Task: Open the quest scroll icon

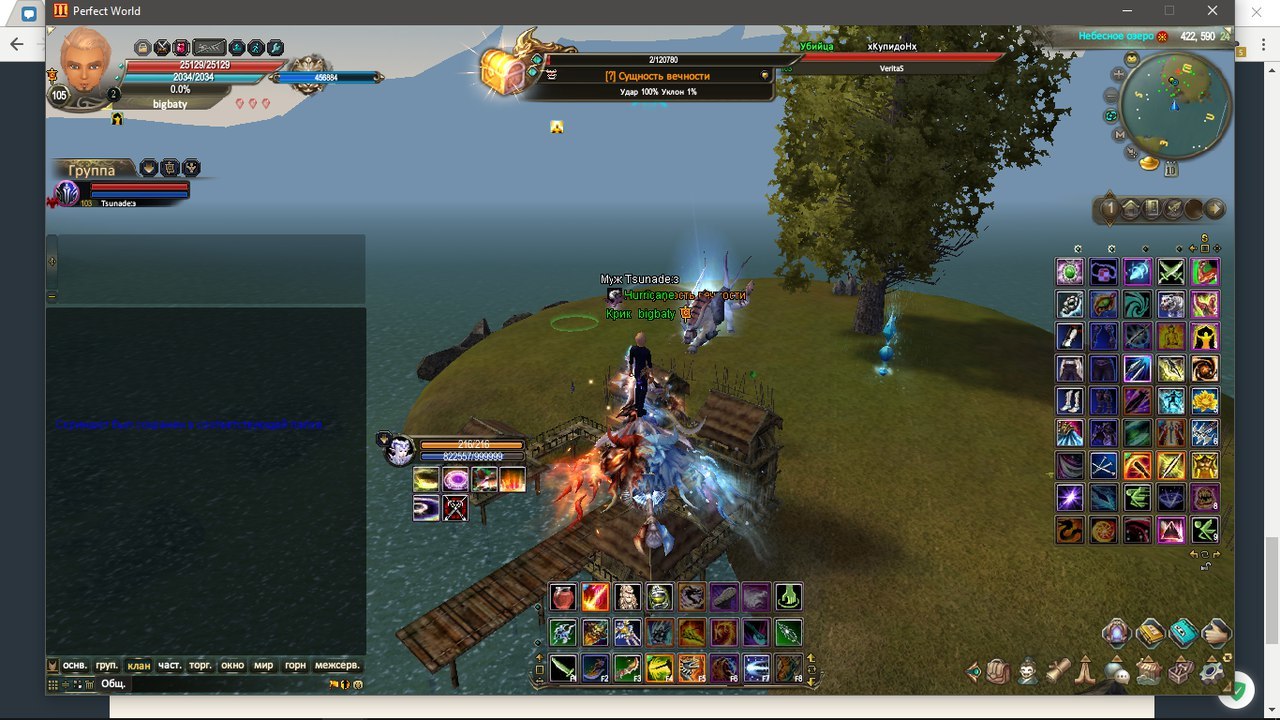Action: pyautogui.click(x=1058, y=672)
